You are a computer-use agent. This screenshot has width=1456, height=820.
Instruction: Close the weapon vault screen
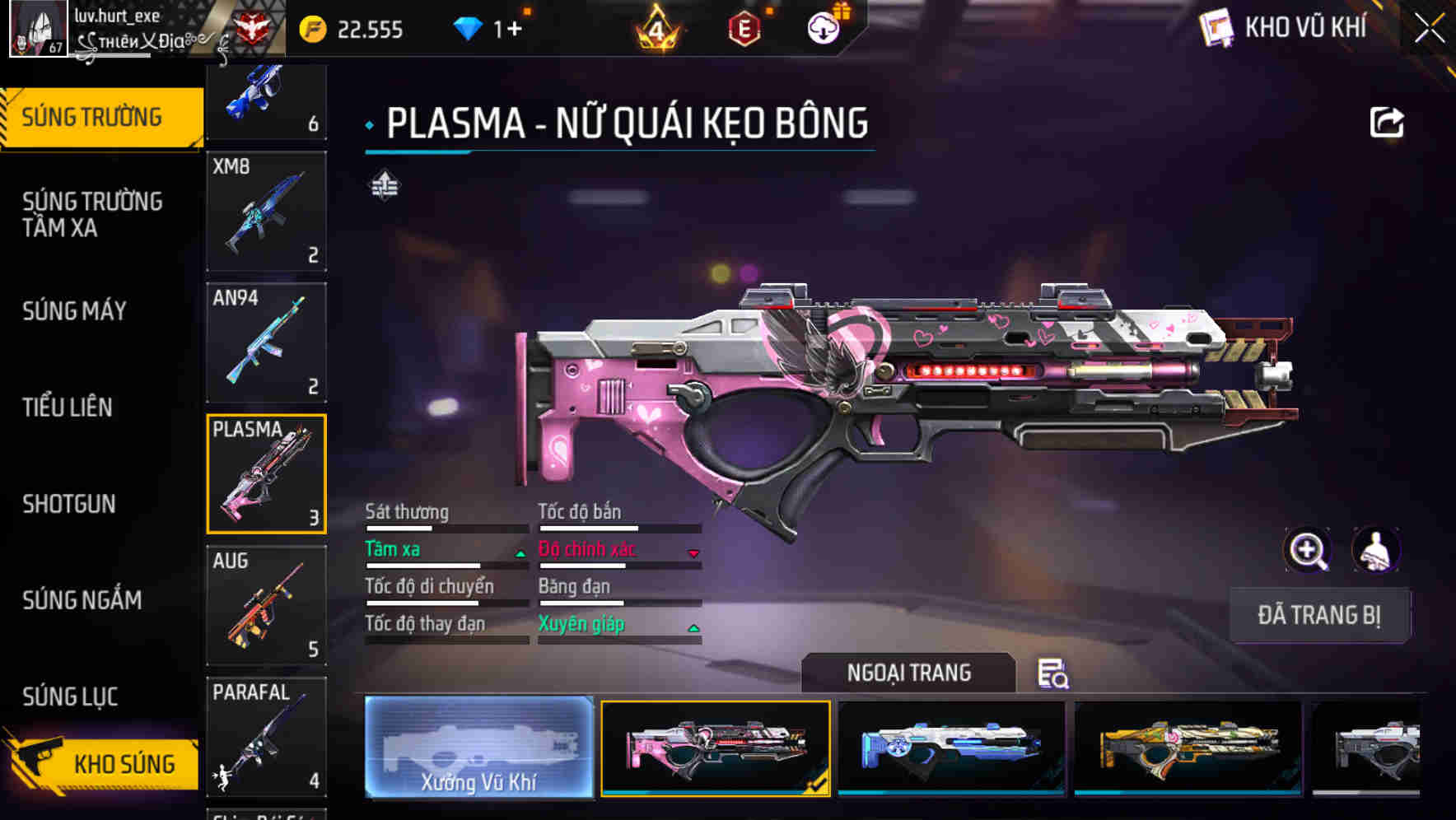(1430, 29)
